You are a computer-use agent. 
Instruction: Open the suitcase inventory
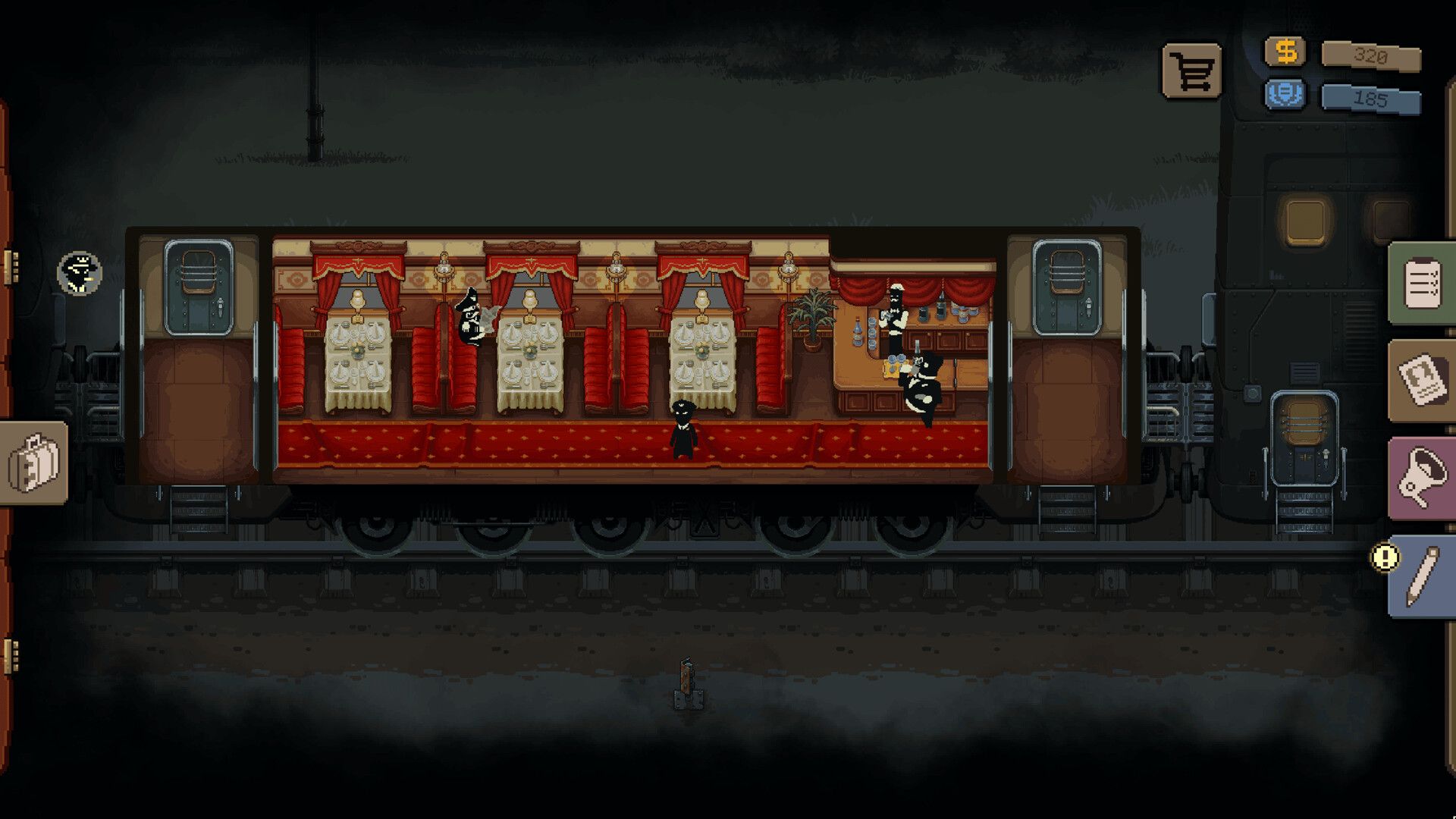(33, 463)
